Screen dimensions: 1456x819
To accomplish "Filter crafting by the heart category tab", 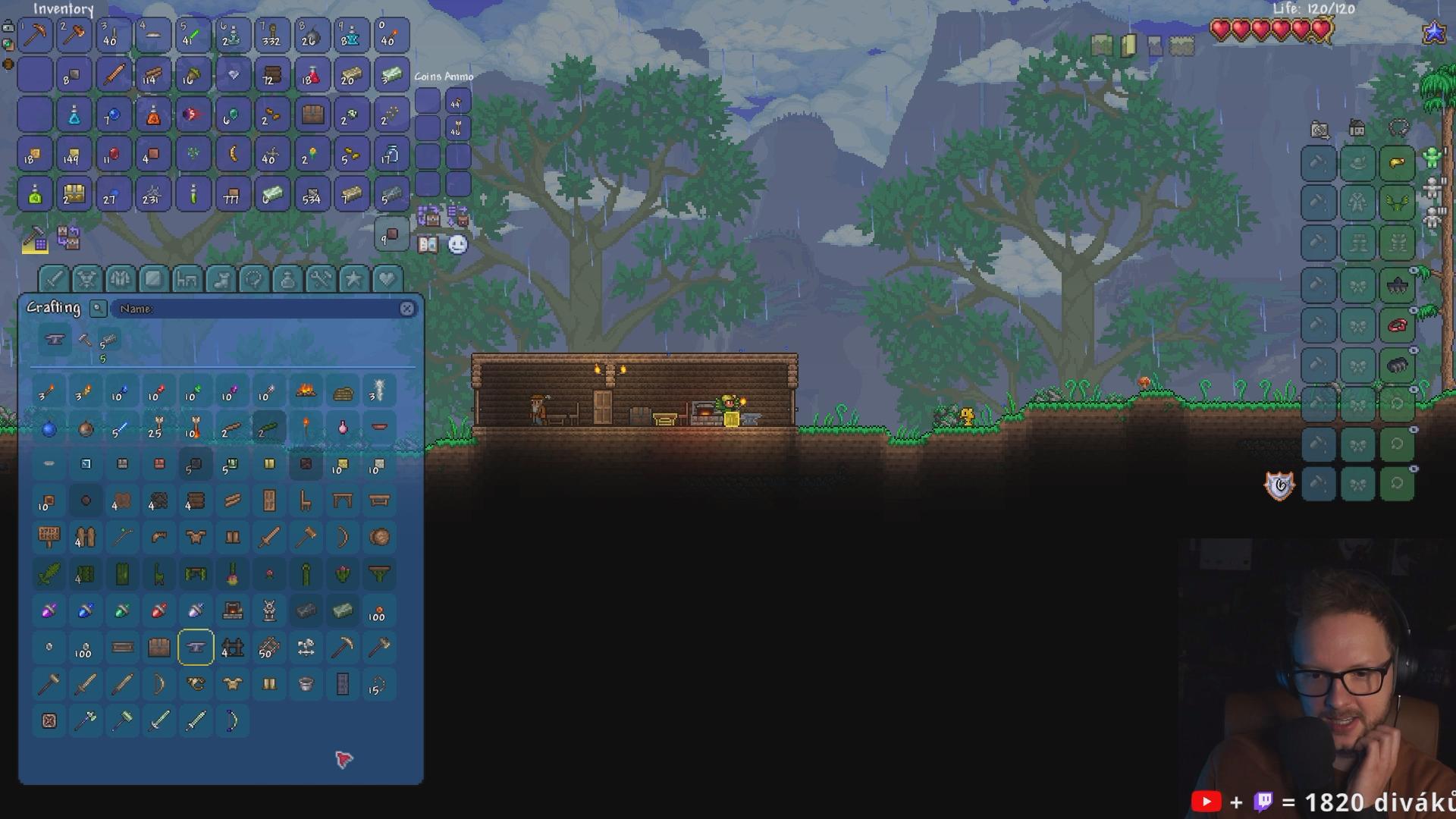I will (x=386, y=279).
